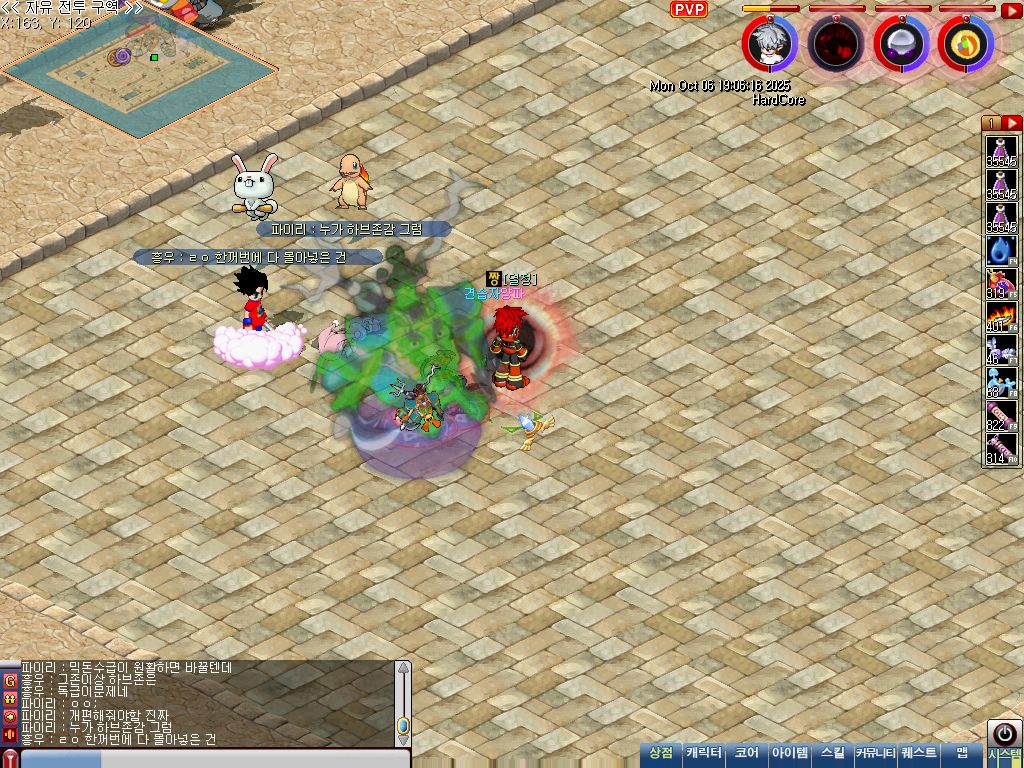1024x768 pixels.
Task: Open the 상점 shop menu
Action: pyautogui.click(x=661, y=753)
